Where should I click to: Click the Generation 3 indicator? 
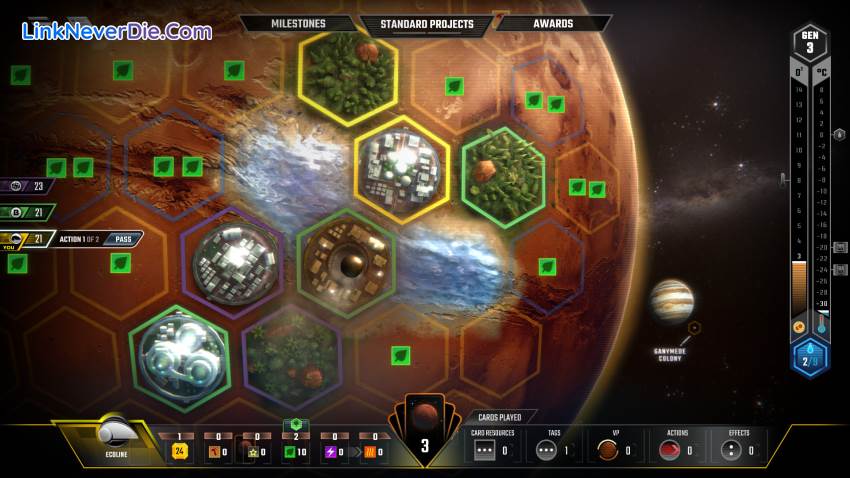[x=809, y=42]
